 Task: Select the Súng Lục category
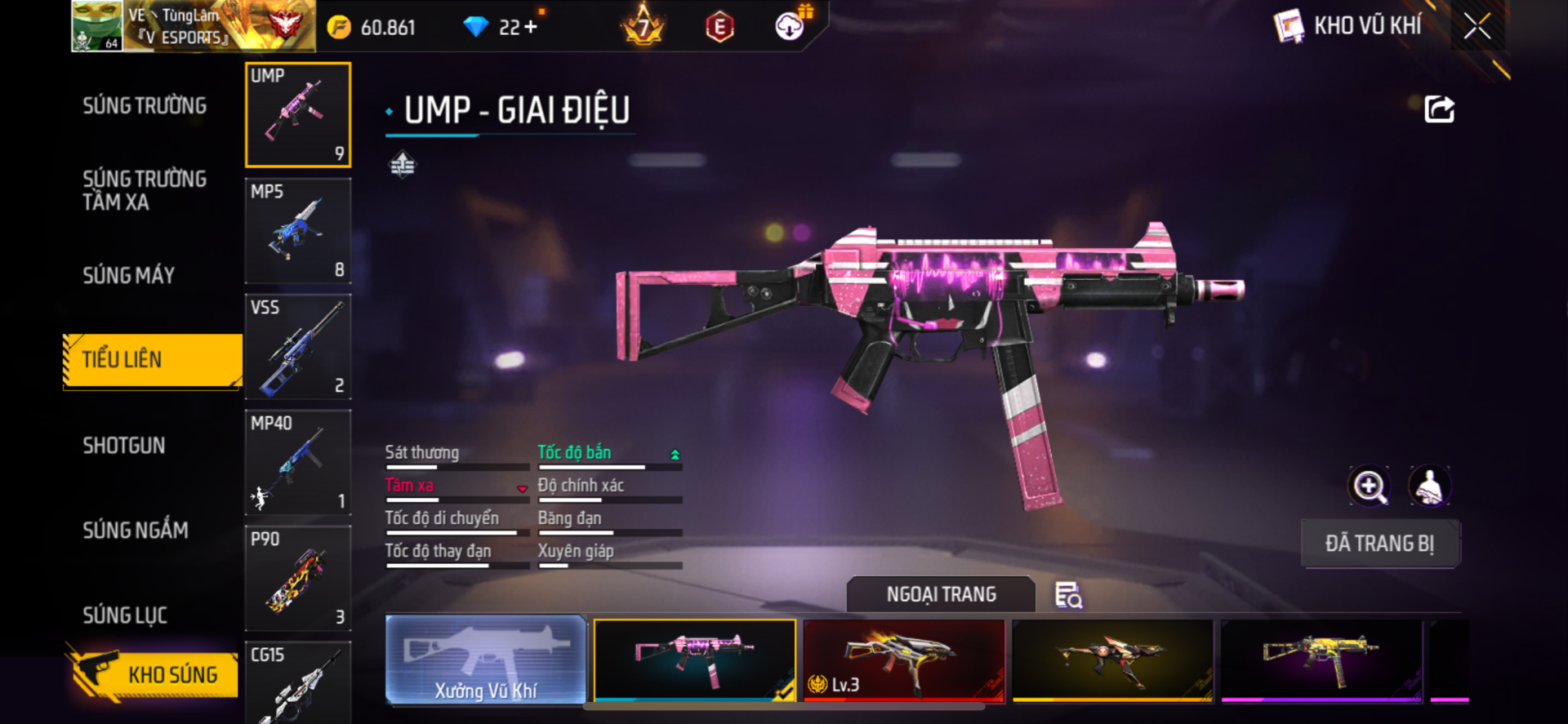pyautogui.click(x=125, y=615)
